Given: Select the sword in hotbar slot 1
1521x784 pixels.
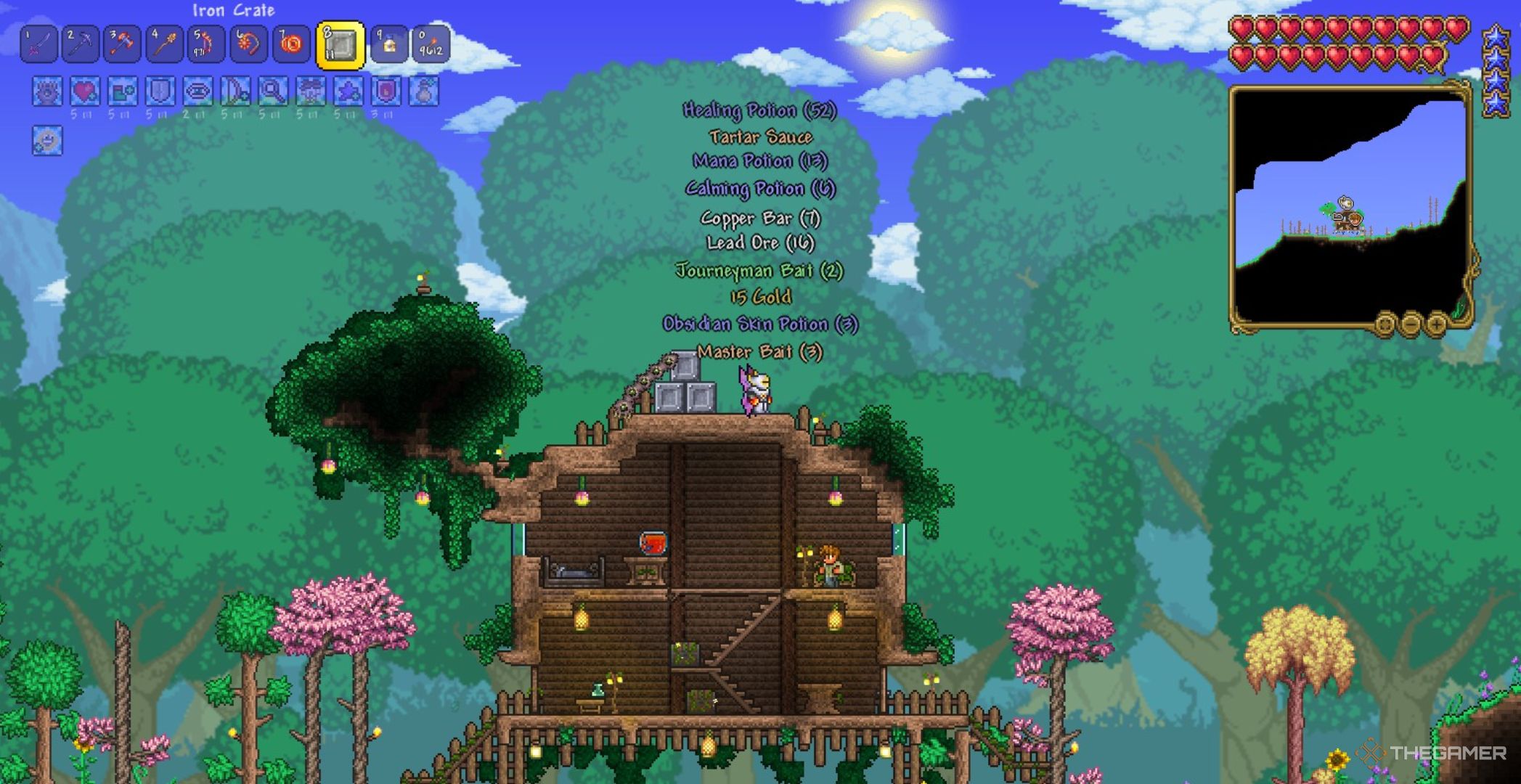Looking at the screenshot, I should tap(40, 45).
